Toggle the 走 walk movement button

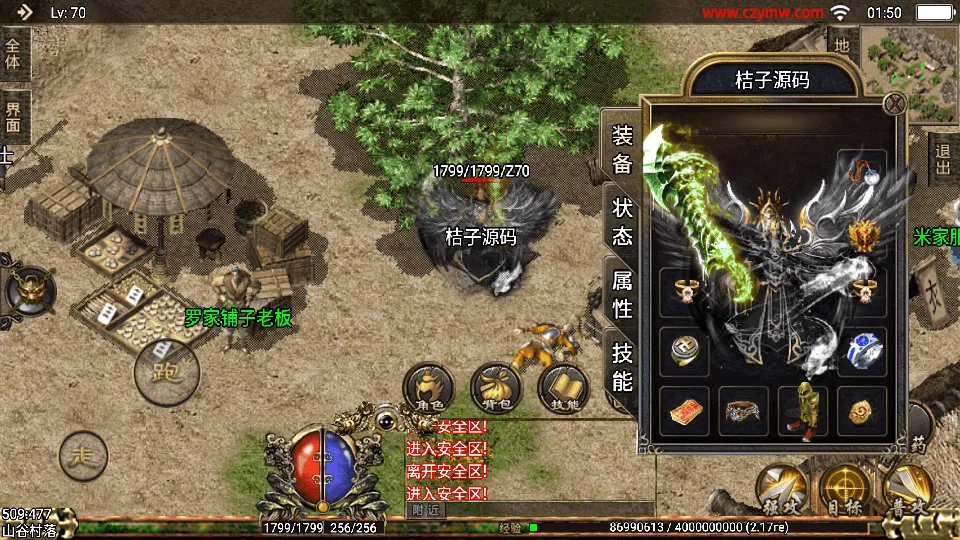[x=83, y=456]
